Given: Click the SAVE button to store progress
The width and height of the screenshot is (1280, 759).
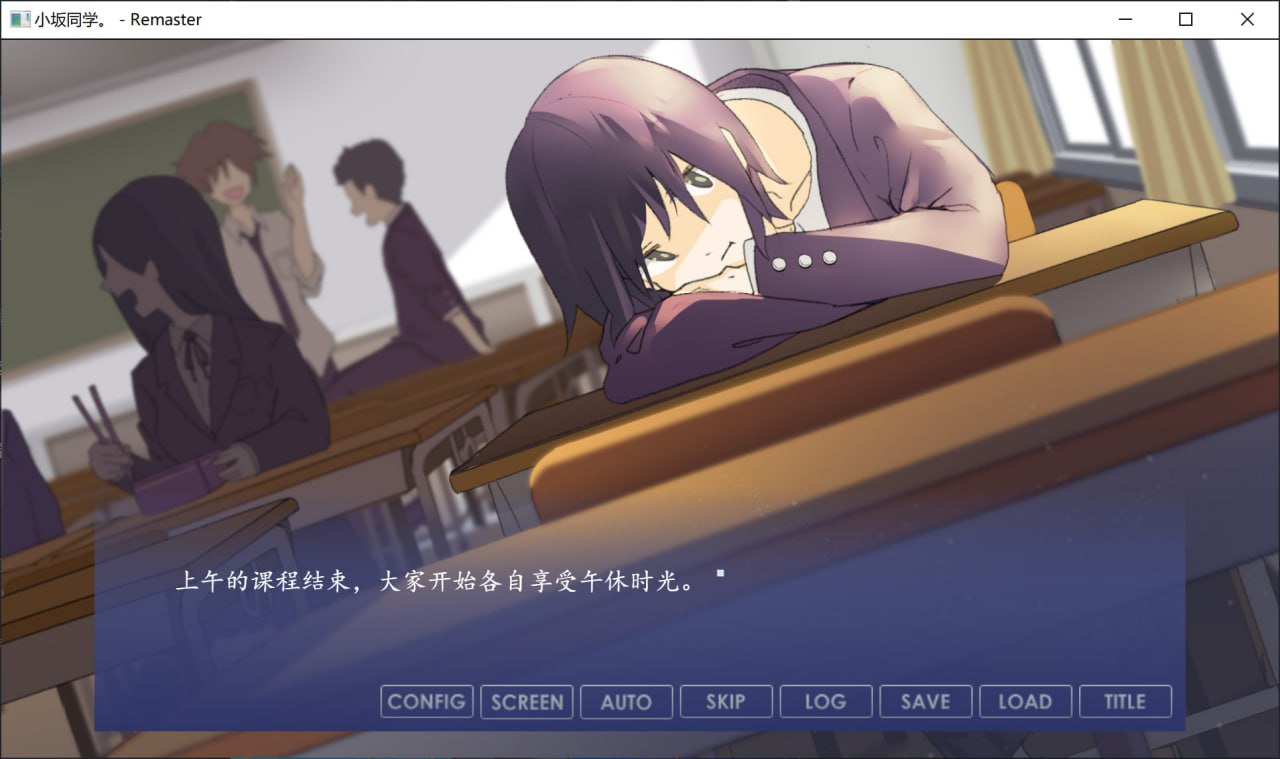Looking at the screenshot, I should (x=925, y=701).
